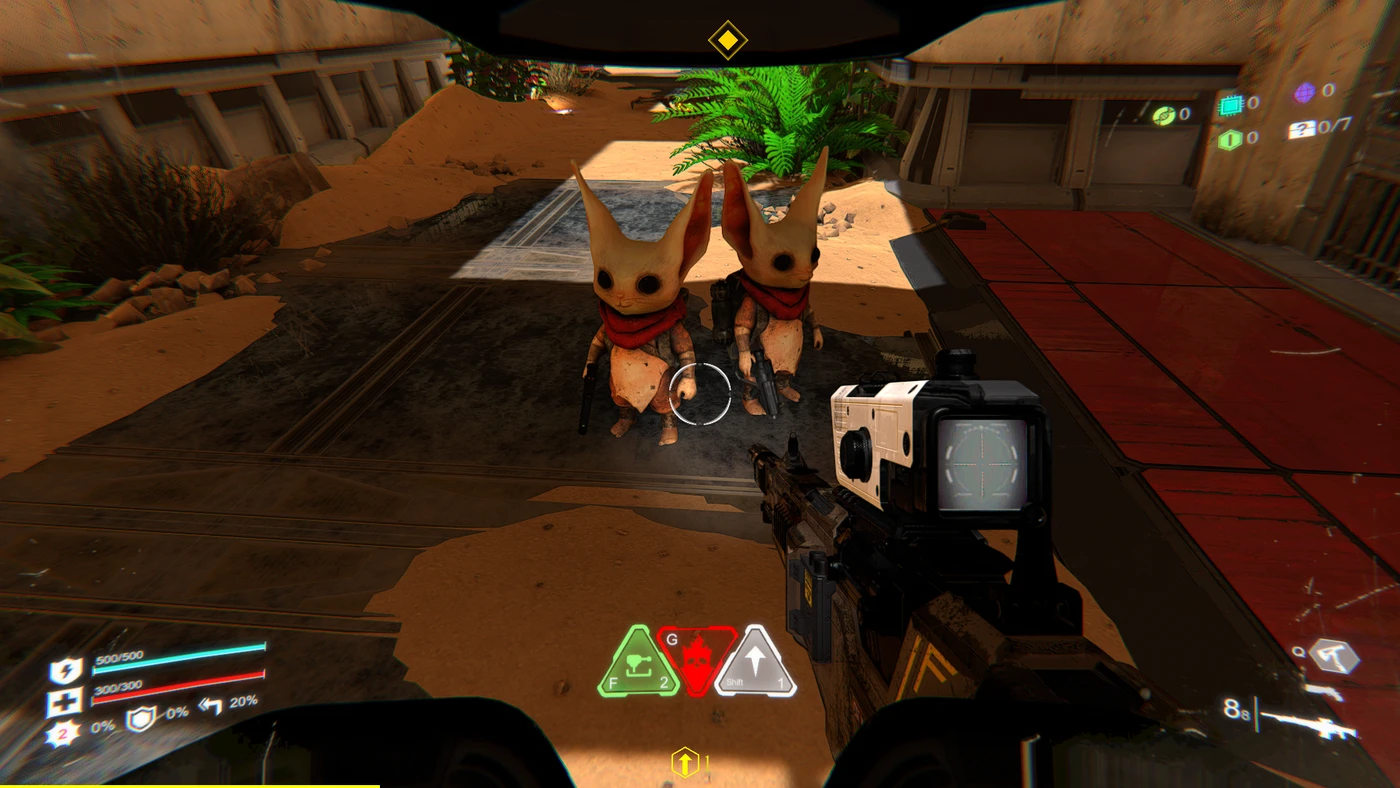Open the yellow diamond objective marker

pyautogui.click(x=729, y=41)
